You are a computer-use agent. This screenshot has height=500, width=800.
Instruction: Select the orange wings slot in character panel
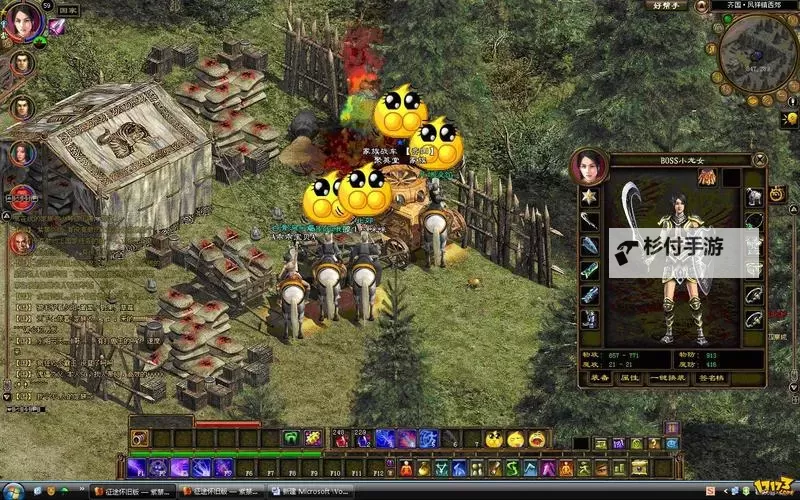[706, 177]
